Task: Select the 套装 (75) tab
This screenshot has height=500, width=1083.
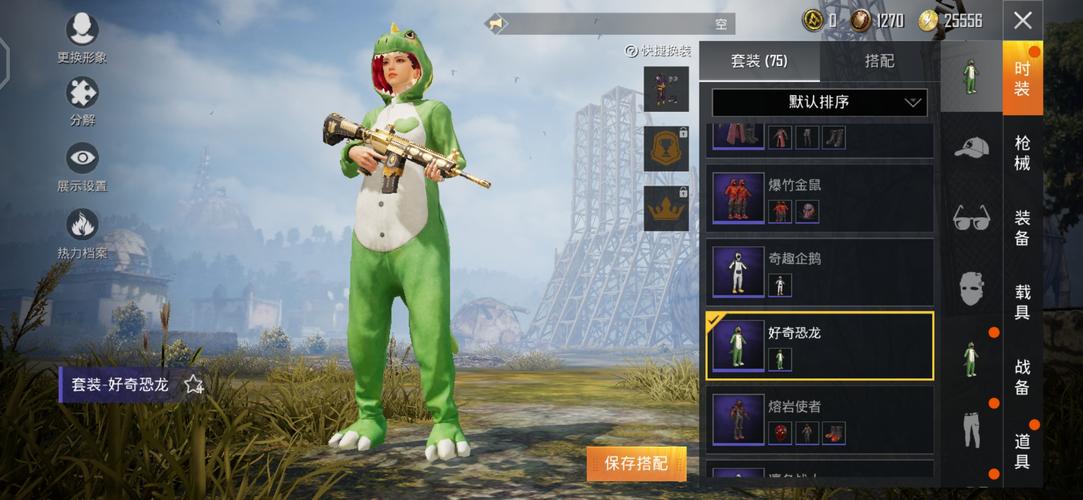Action: coord(759,61)
